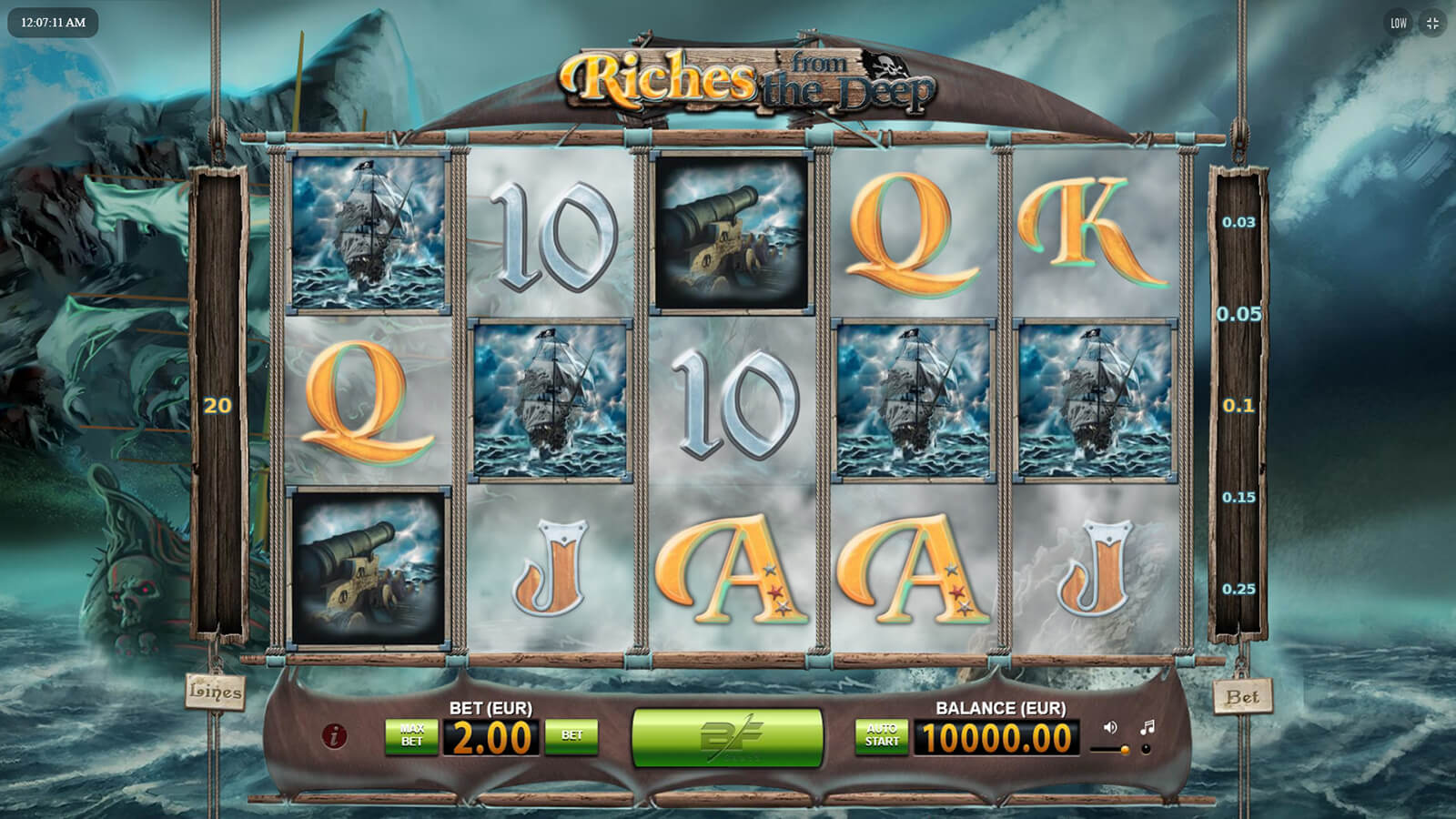1456x819 pixels.
Task: Mute sound with the speaker icon
Action: 1110,727
